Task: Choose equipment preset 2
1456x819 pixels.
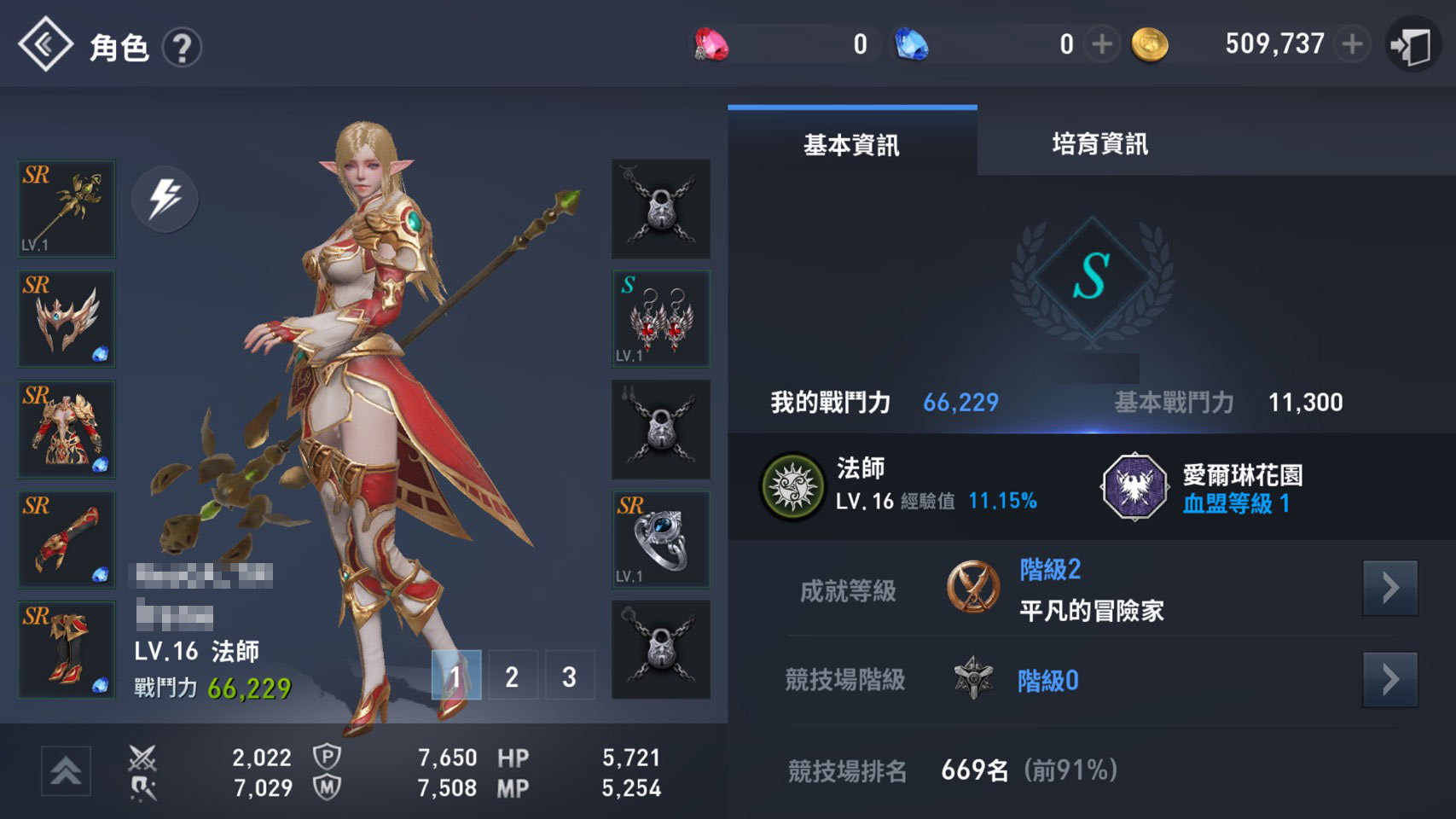Action: coord(512,676)
